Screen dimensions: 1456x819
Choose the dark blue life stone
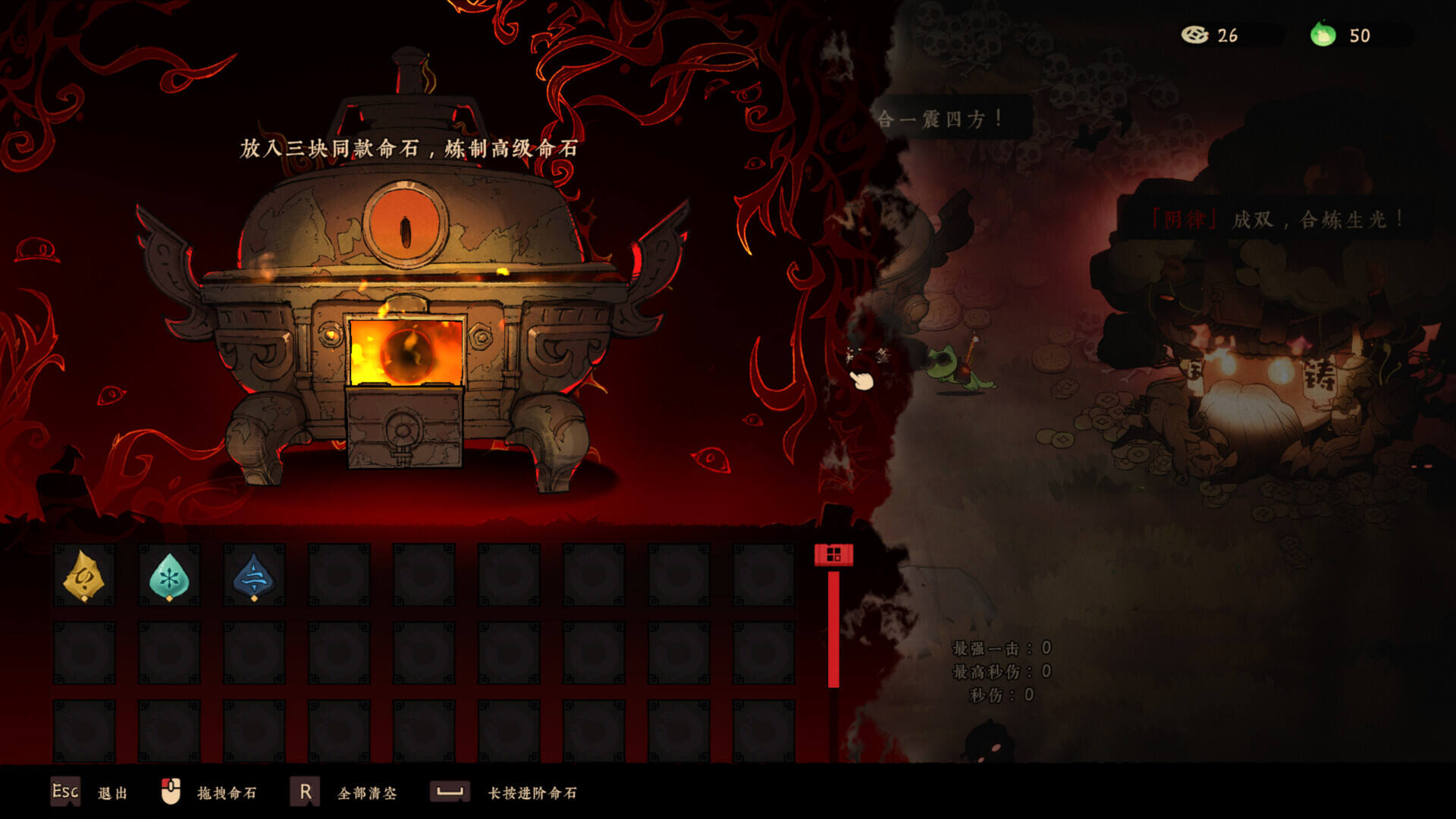click(x=254, y=577)
